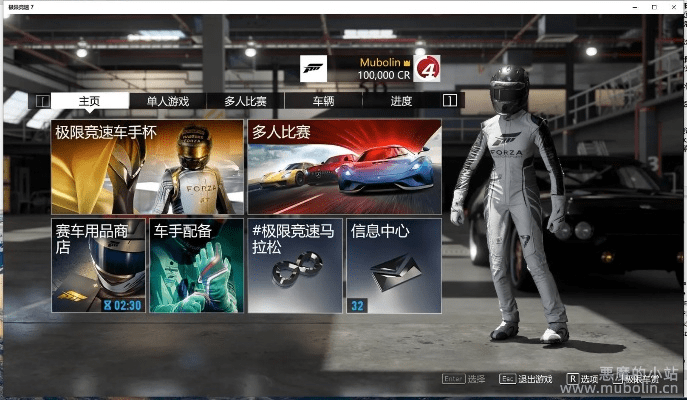Open the 极限竞速车手杯 tile

tap(148, 167)
